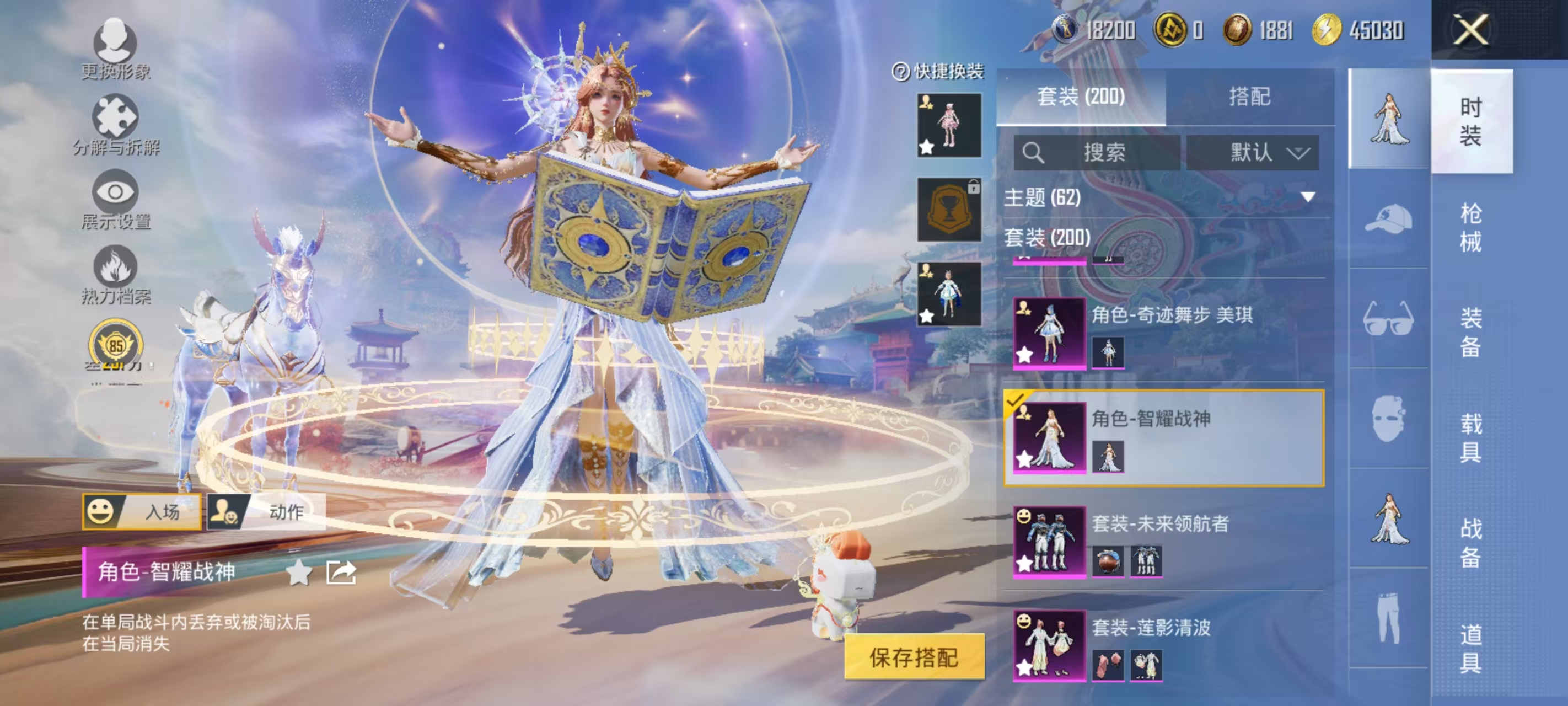The height and width of the screenshot is (706, 1568).
Task: Open the search magnifier in the outfit list
Action: pyautogui.click(x=1035, y=153)
